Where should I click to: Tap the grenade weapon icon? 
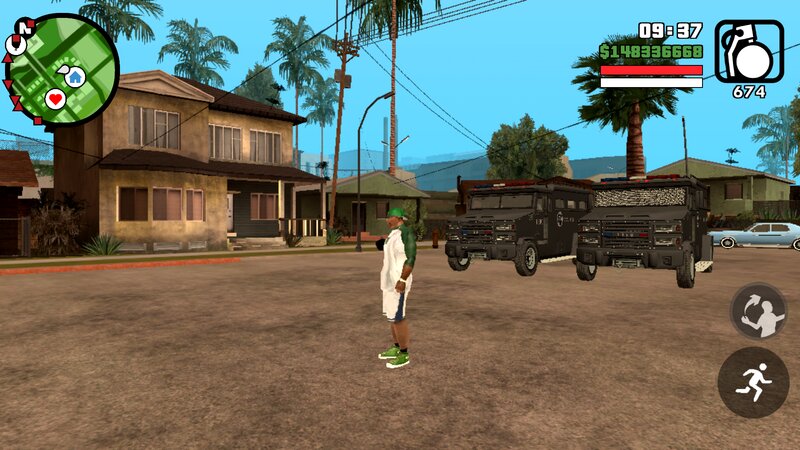click(750, 51)
